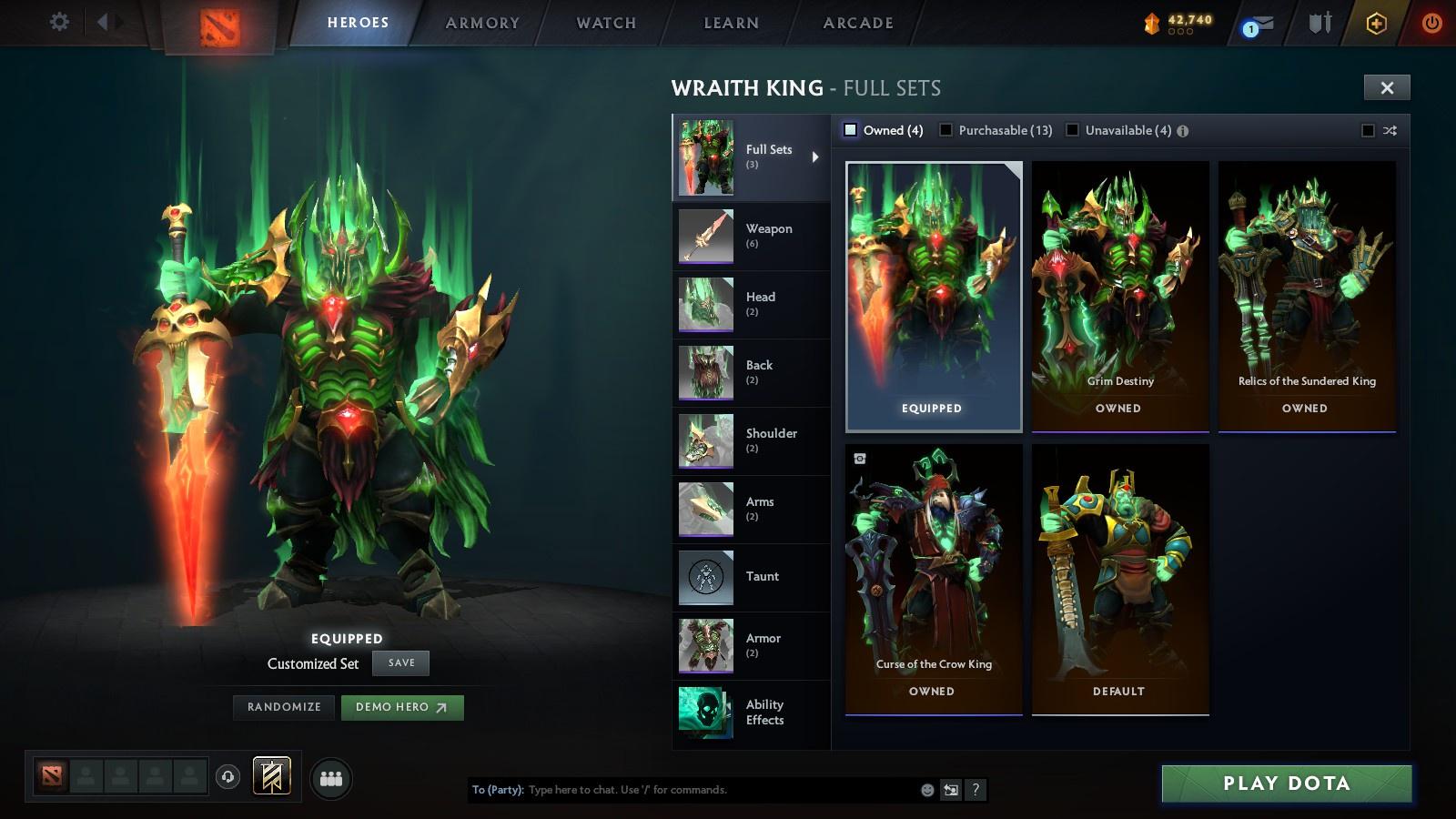Shuffle sets using the shuffle icon
This screenshot has width=1456, height=819.
[x=1390, y=131]
